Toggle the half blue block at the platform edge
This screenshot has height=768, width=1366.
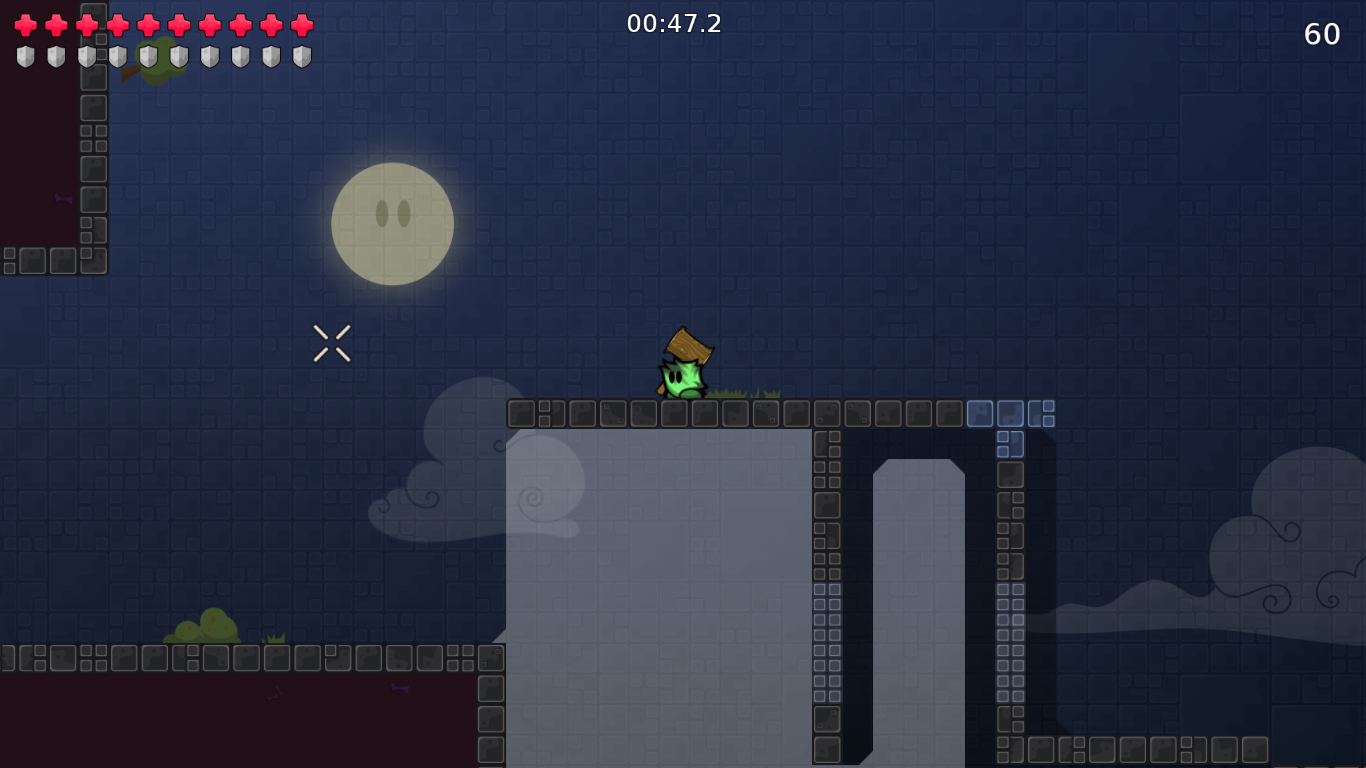point(1043,414)
